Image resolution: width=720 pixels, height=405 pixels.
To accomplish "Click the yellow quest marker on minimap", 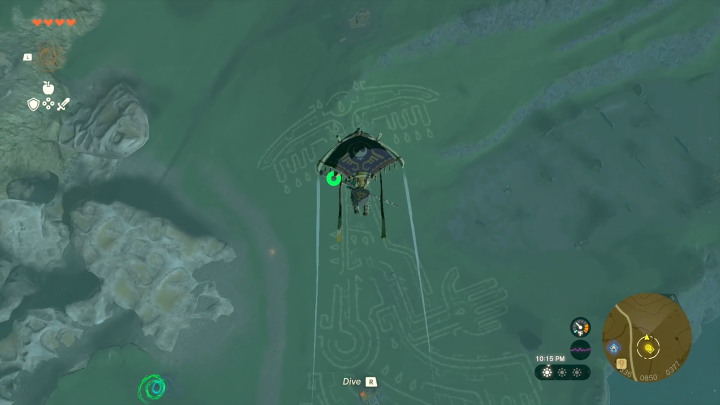I will [648, 348].
